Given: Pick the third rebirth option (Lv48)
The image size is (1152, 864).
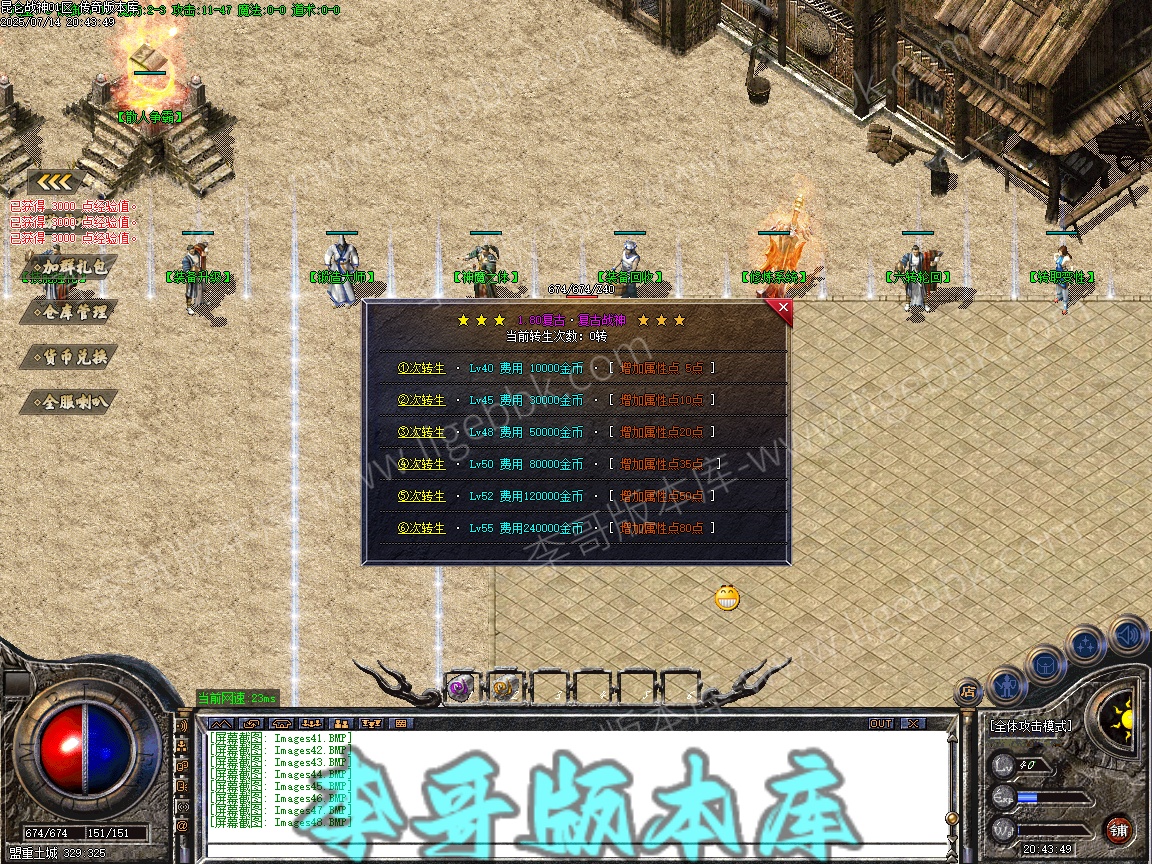Looking at the screenshot, I should 422,432.
